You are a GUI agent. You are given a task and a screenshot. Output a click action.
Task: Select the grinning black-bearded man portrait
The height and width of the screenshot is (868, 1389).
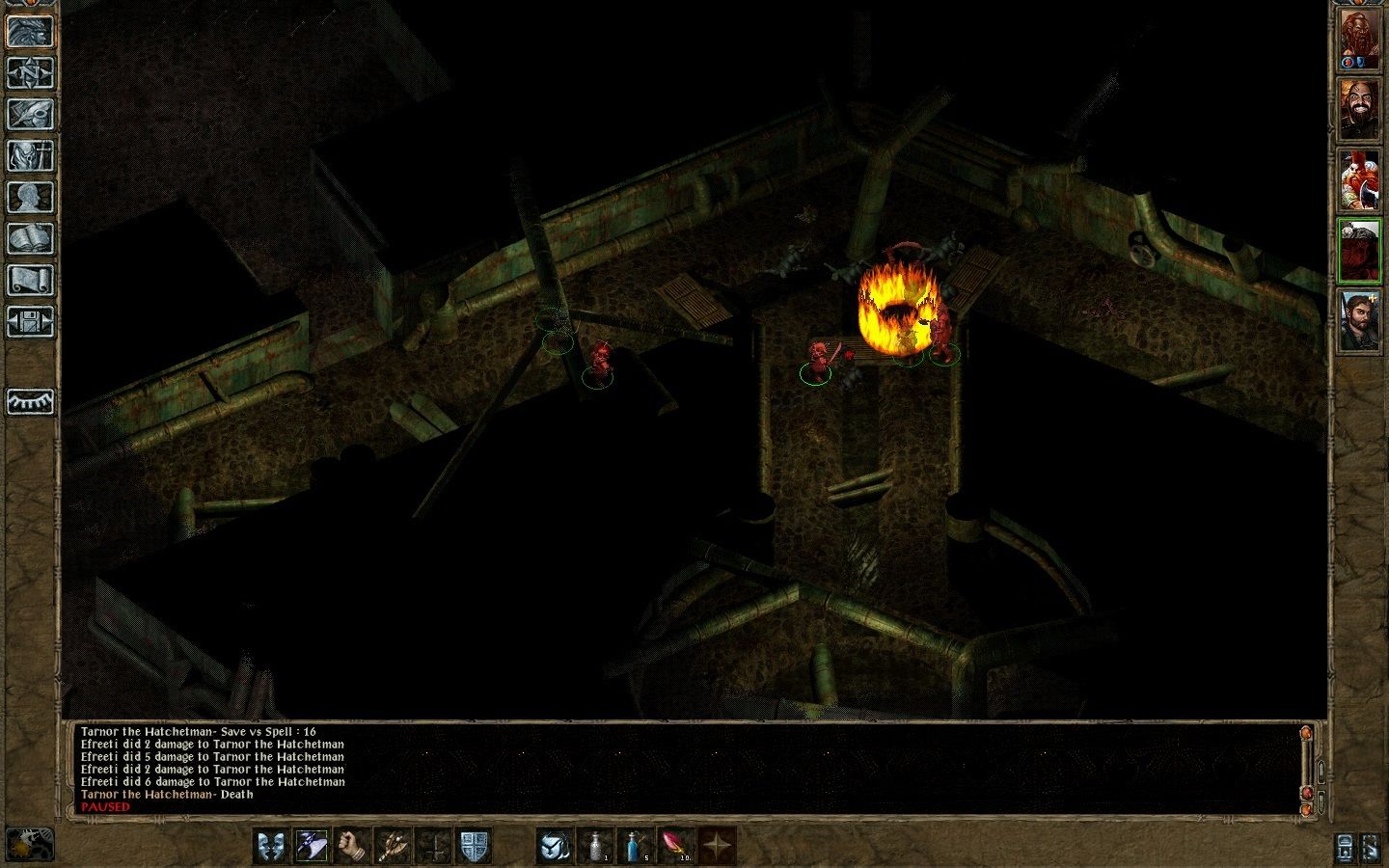pyautogui.click(x=1358, y=109)
